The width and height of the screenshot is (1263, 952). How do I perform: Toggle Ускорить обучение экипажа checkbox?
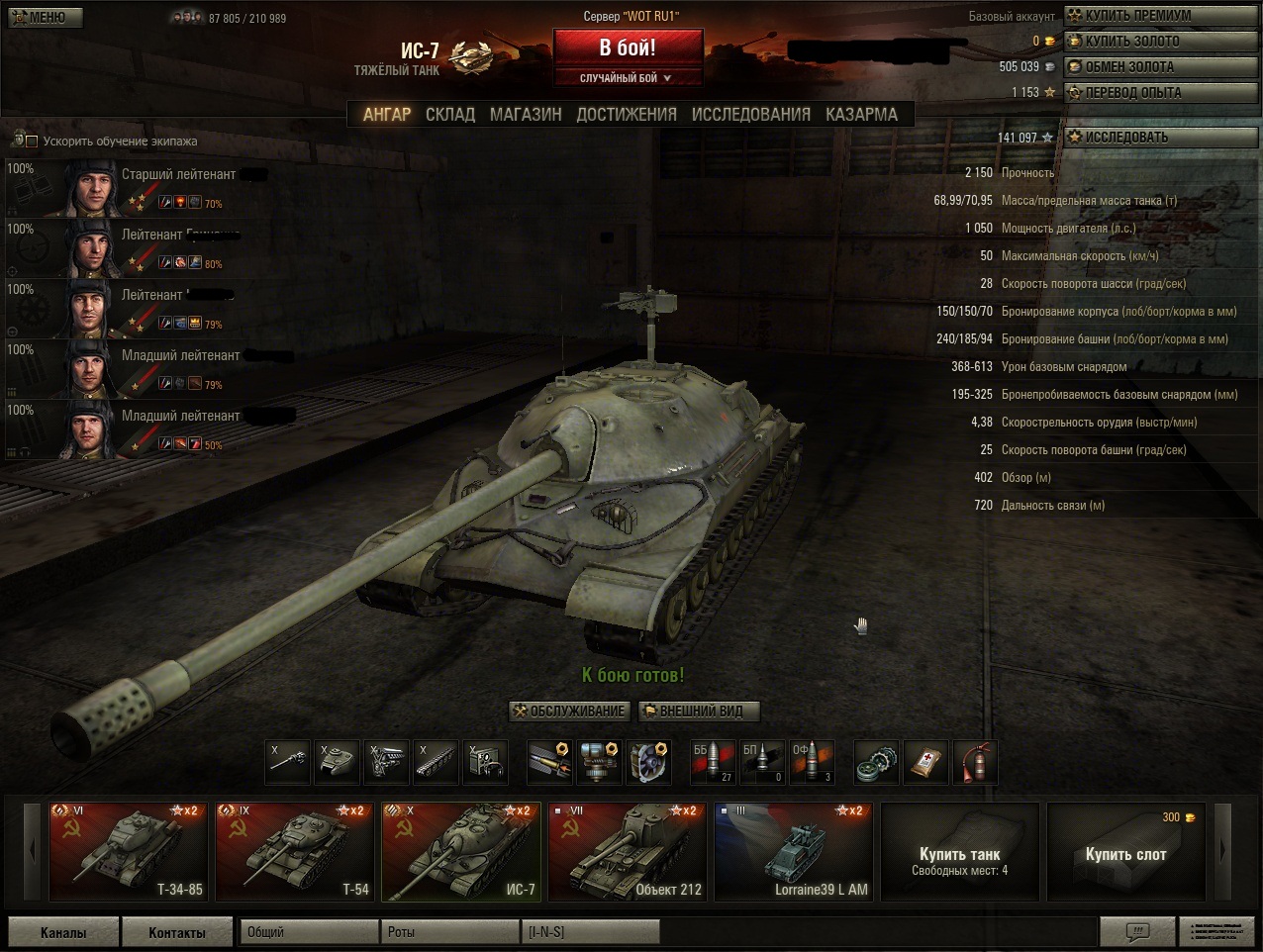click(x=32, y=142)
